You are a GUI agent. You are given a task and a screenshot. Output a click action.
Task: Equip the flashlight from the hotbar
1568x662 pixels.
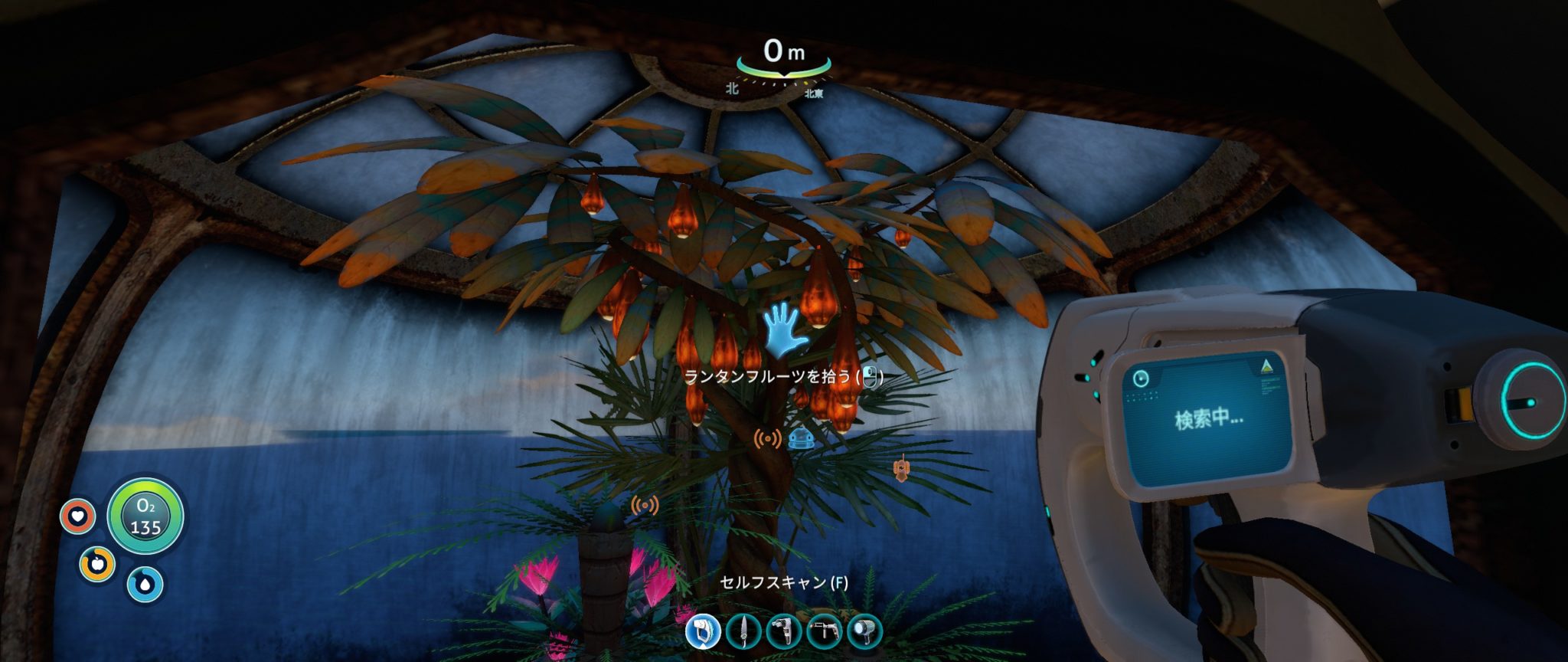pyautogui.click(x=864, y=632)
